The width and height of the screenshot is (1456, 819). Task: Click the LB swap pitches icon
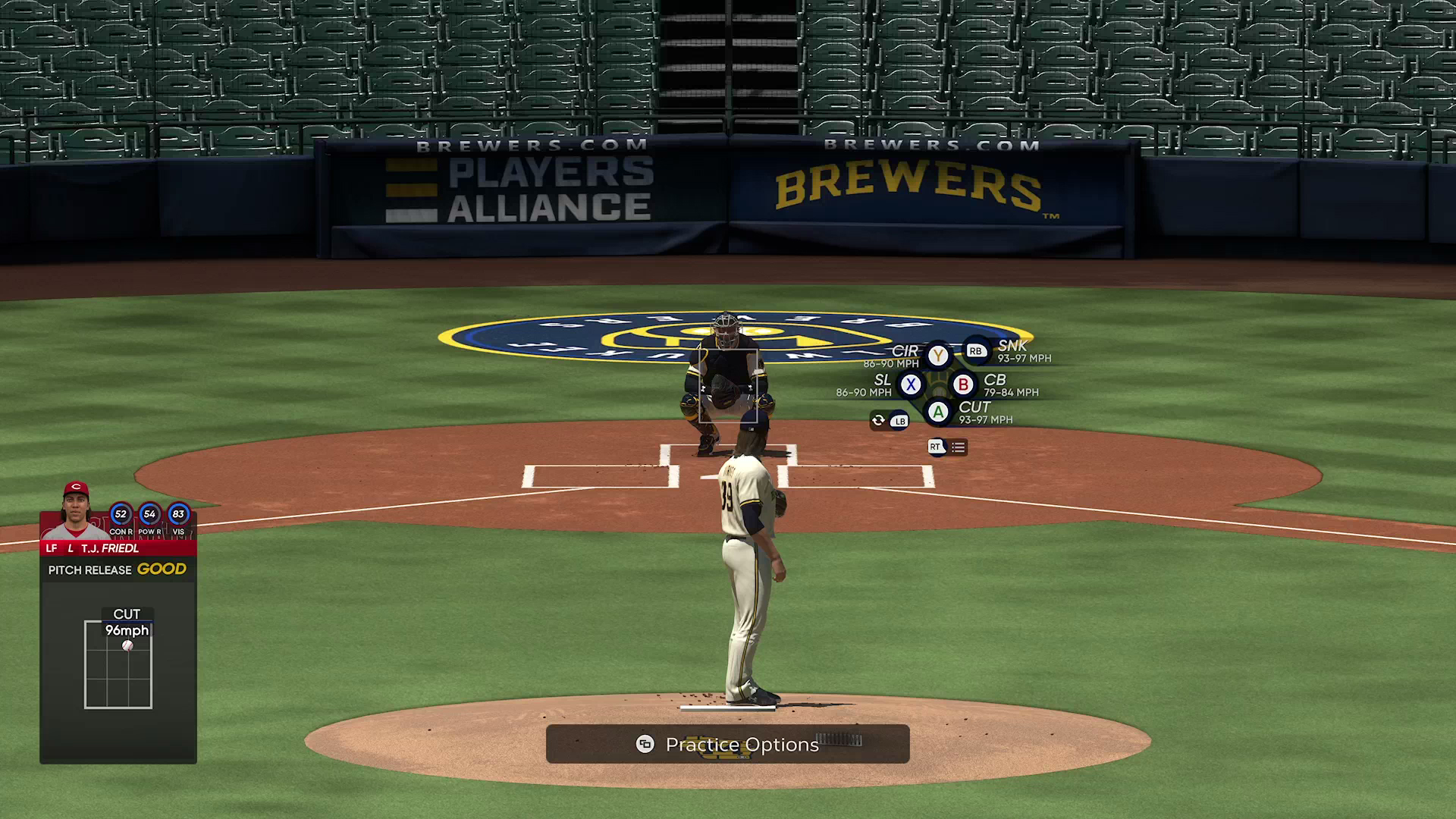click(x=900, y=421)
